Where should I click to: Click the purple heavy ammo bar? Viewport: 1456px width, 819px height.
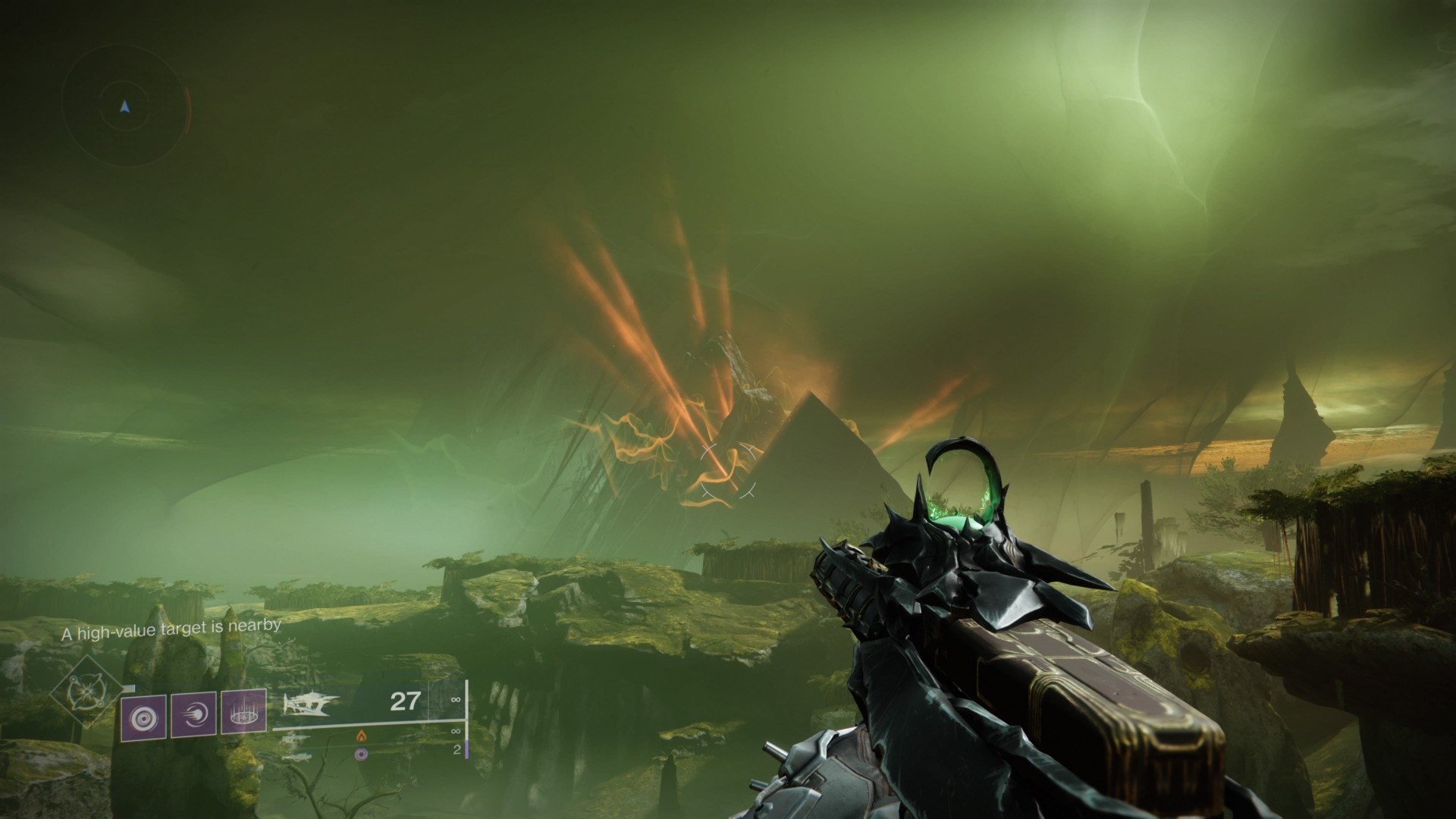(466, 749)
